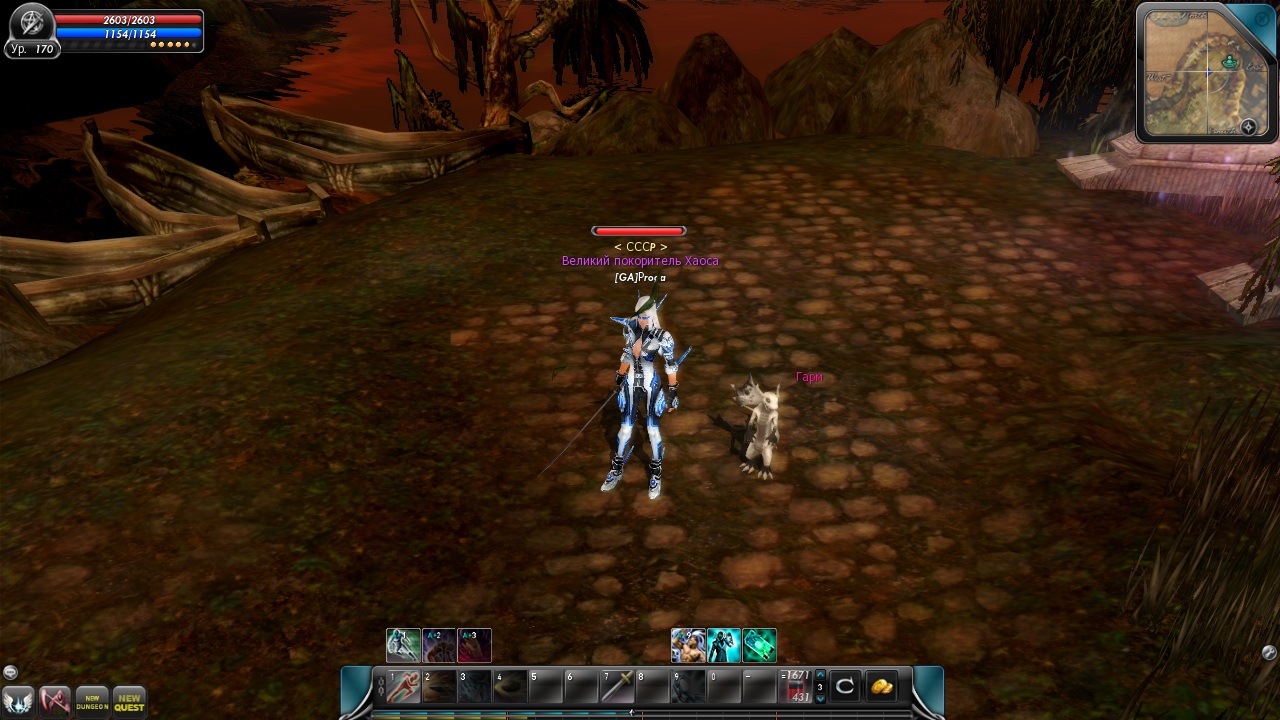
Task: Switch hotbar page with the up arrow
Action: point(821,675)
